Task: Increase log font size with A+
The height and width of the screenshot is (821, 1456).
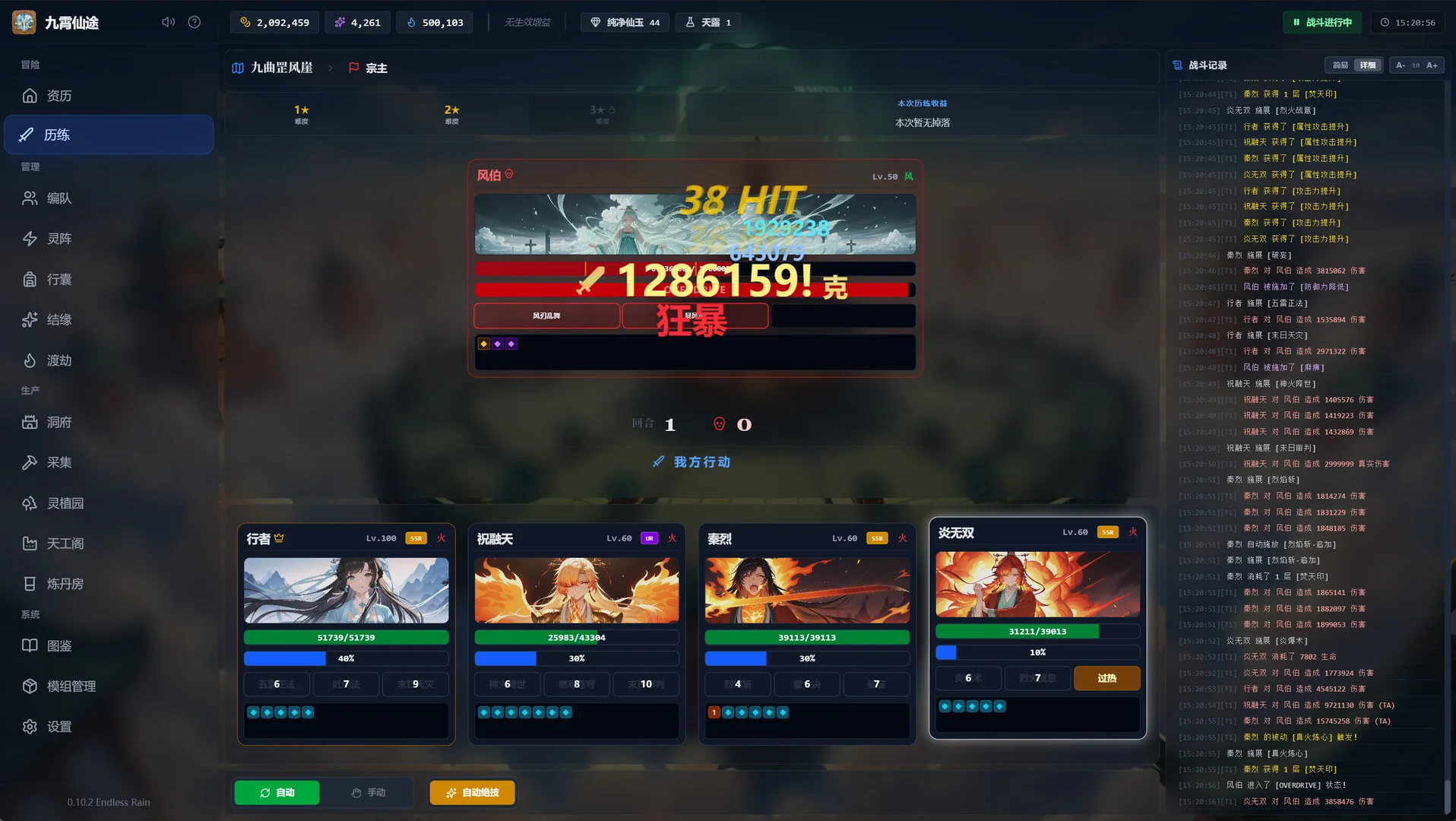Action: (x=1431, y=65)
